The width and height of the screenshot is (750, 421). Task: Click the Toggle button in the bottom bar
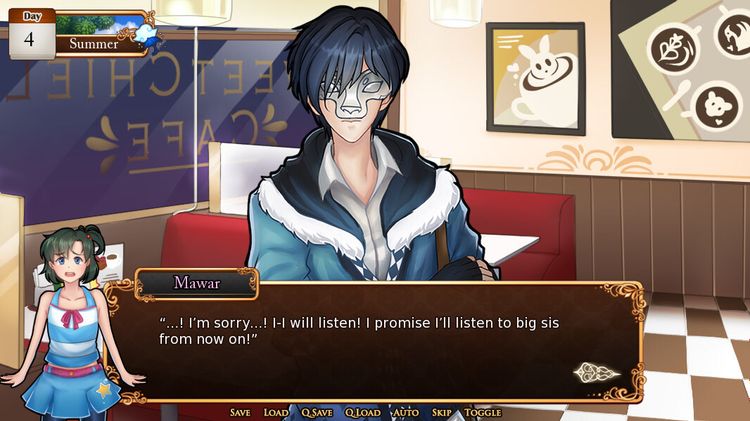(483, 412)
